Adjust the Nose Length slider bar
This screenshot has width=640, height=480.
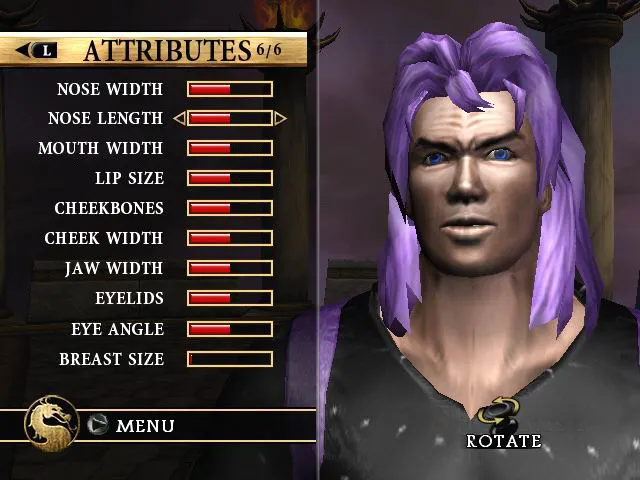click(x=230, y=119)
